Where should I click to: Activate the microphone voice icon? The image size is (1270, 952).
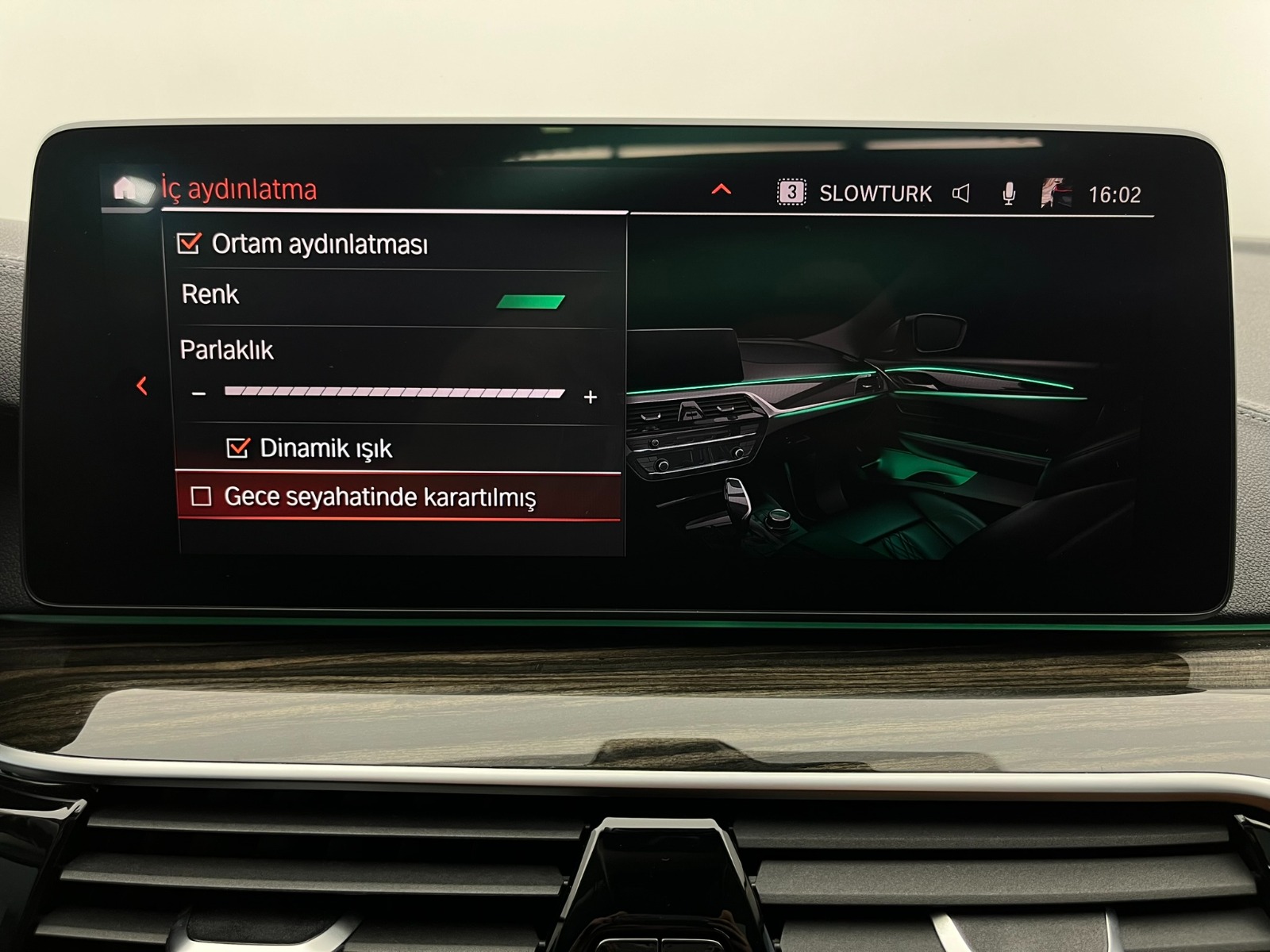click(1009, 194)
